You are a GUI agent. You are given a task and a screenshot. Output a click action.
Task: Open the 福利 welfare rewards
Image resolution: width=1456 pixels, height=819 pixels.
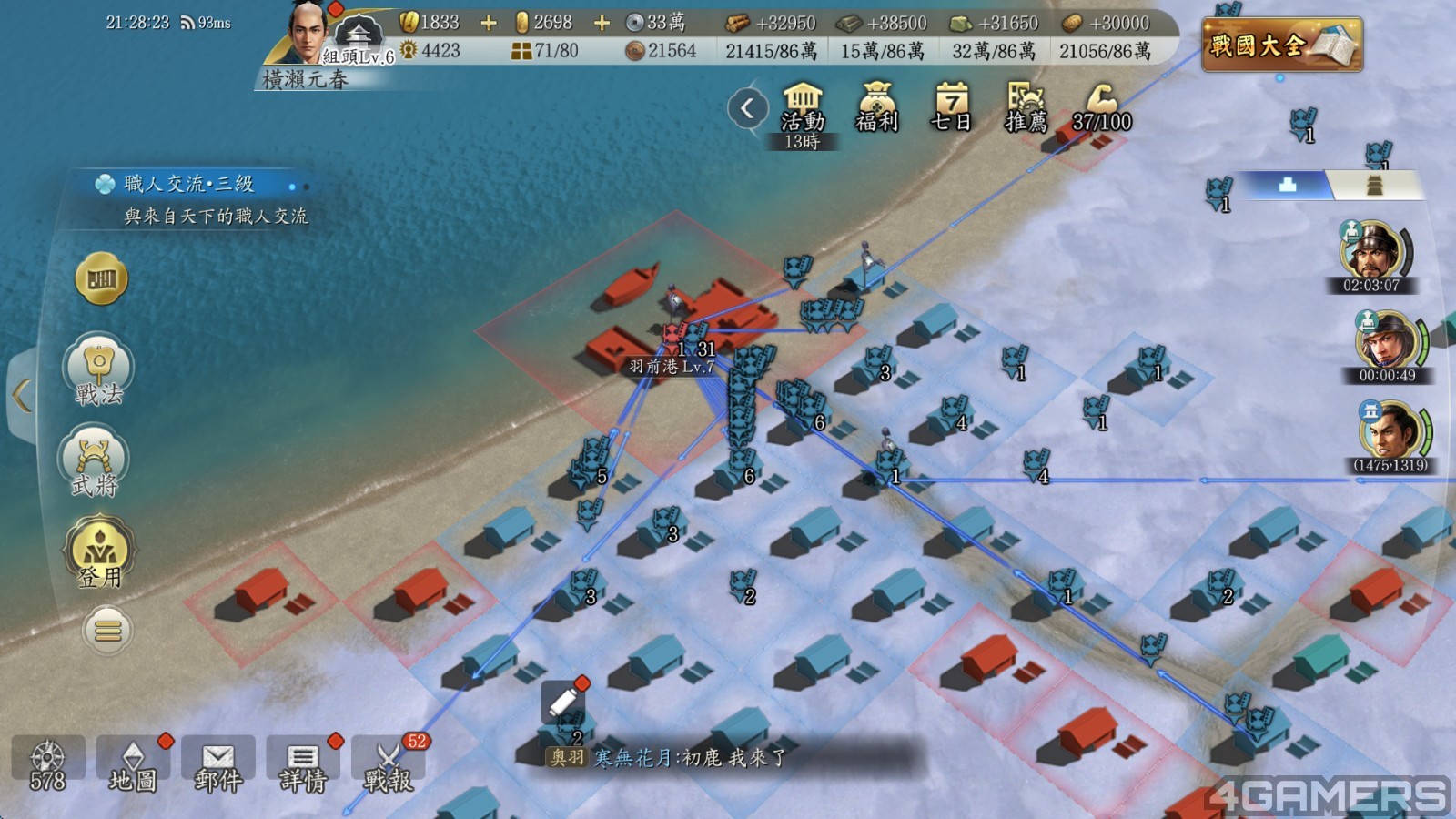(877, 109)
